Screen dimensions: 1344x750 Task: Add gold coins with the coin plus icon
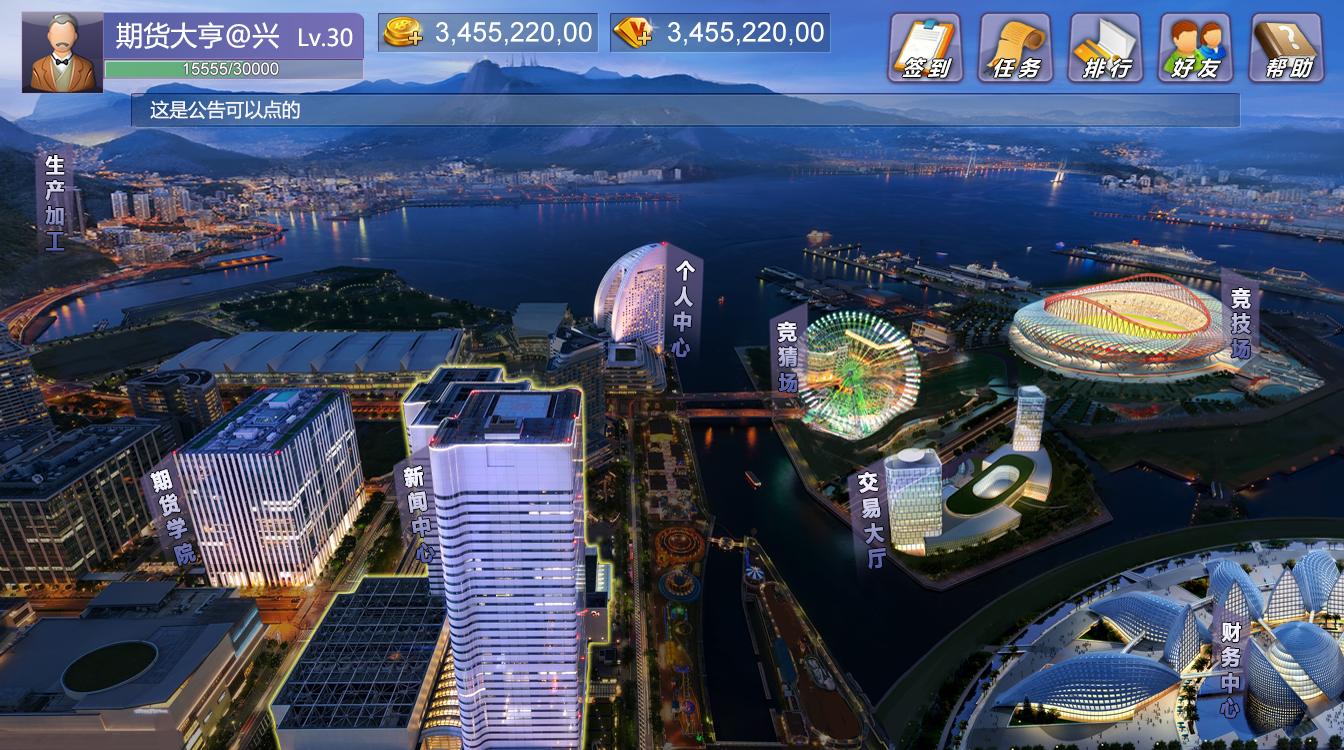(x=402, y=33)
